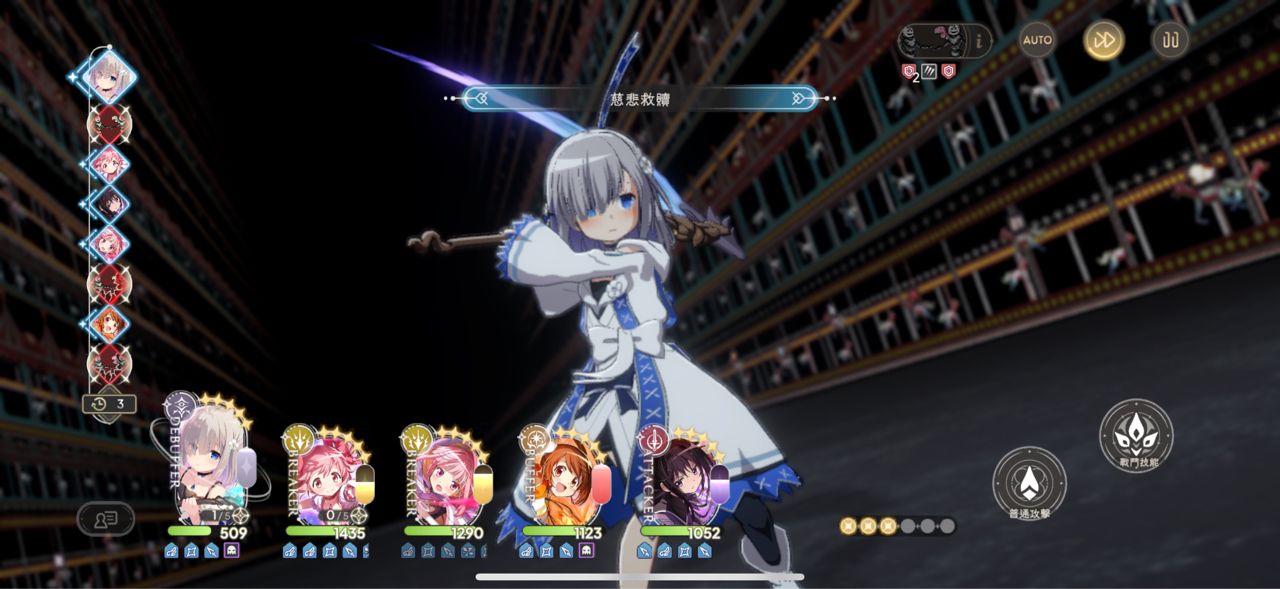Open the character details card button
Screen dimensions: 1280x589
pyautogui.click(x=105, y=518)
